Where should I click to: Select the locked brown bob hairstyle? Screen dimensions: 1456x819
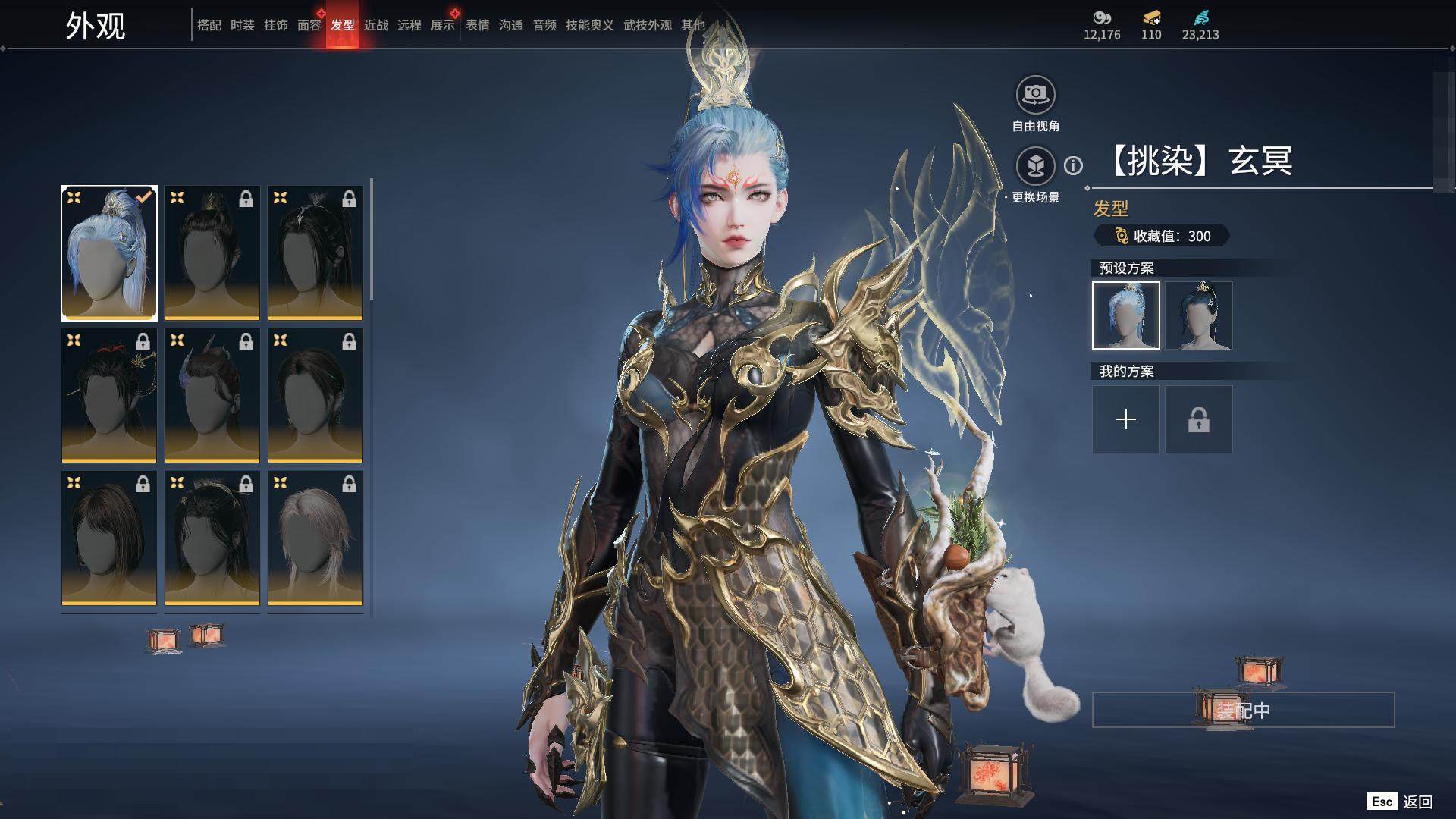tap(109, 538)
